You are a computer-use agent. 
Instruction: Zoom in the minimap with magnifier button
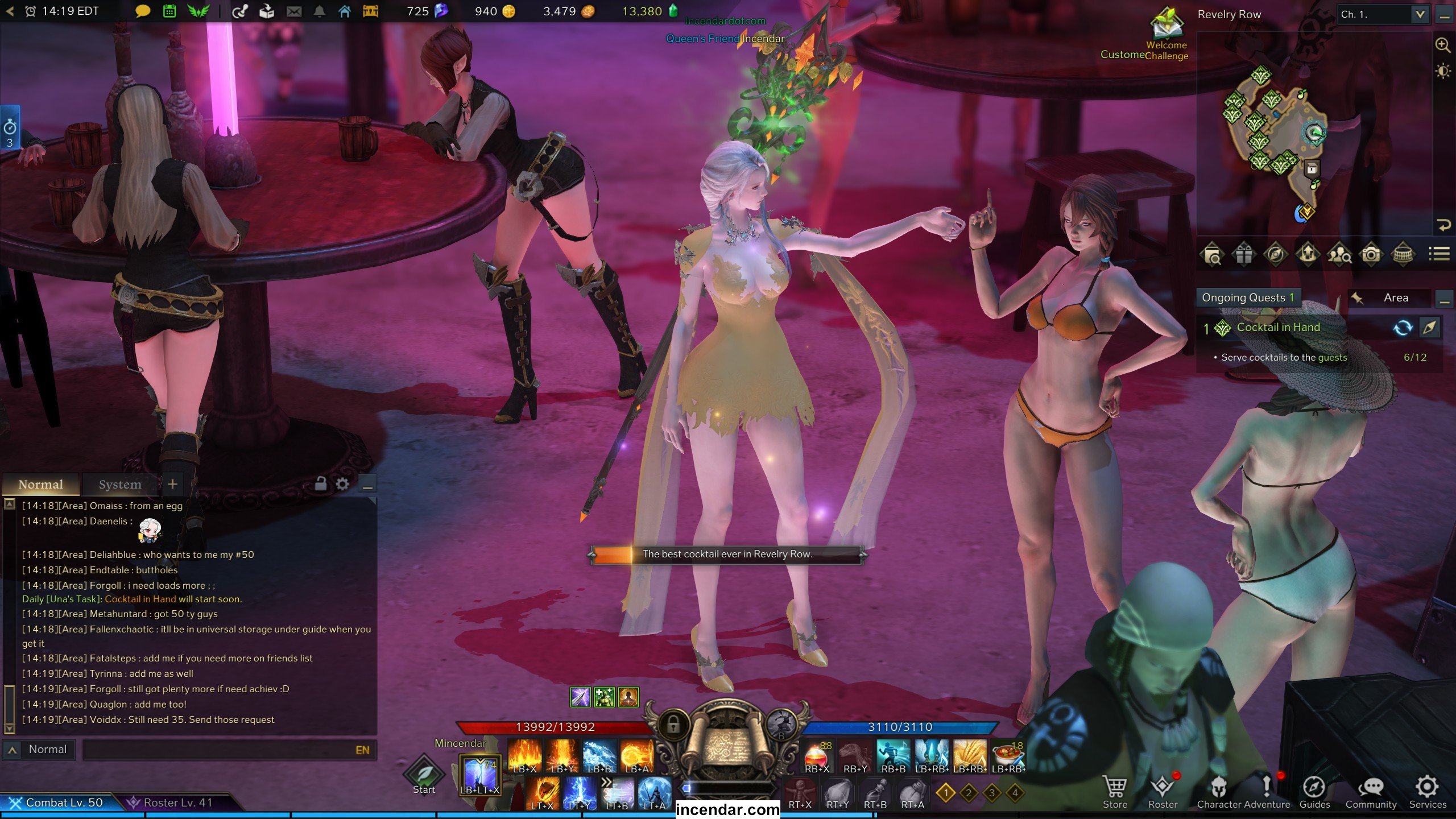(x=1442, y=45)
